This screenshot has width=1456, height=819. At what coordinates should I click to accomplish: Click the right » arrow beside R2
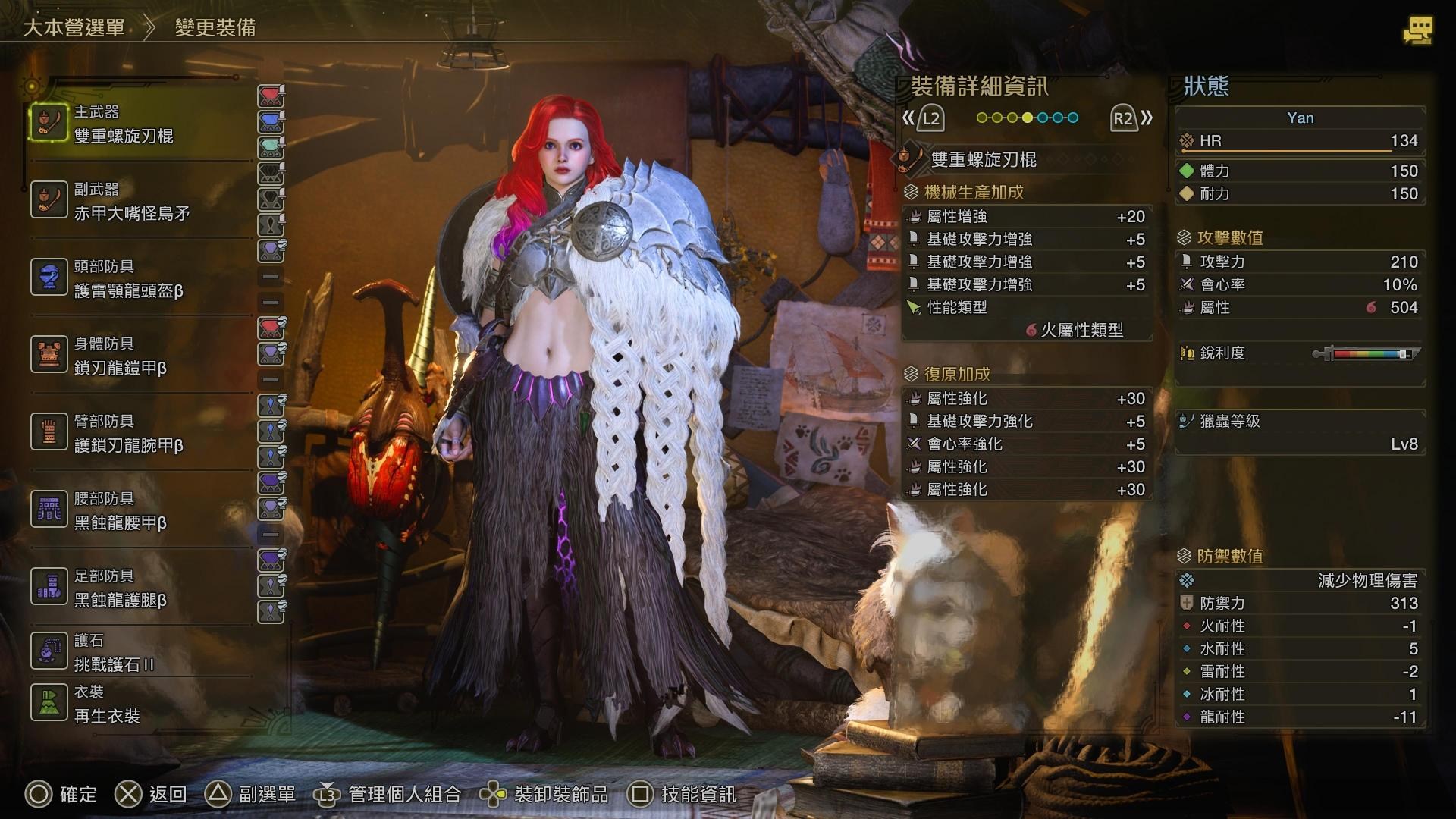1146,118
